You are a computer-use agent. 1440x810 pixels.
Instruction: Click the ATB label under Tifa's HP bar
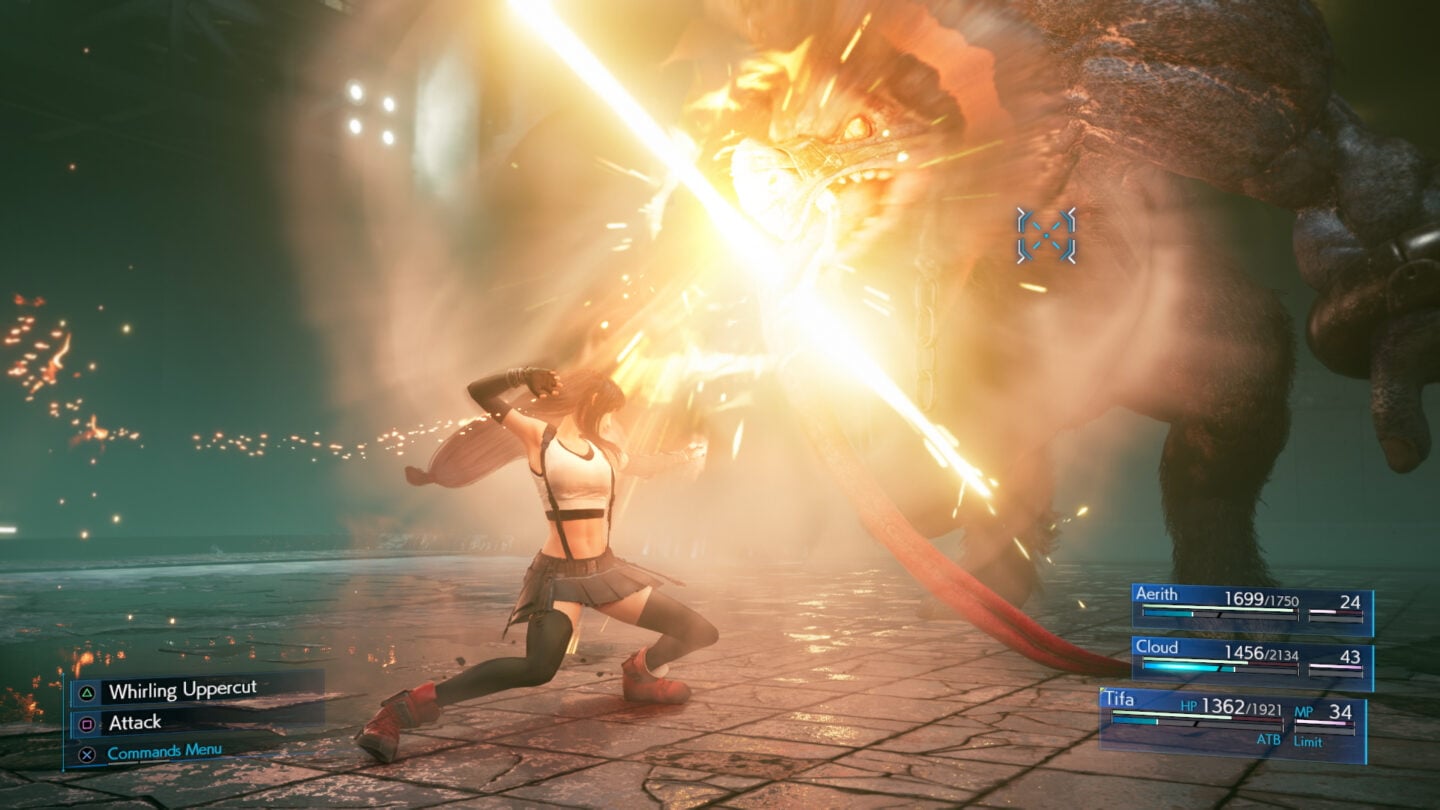pyautogui.click(x=1269, y=739)
